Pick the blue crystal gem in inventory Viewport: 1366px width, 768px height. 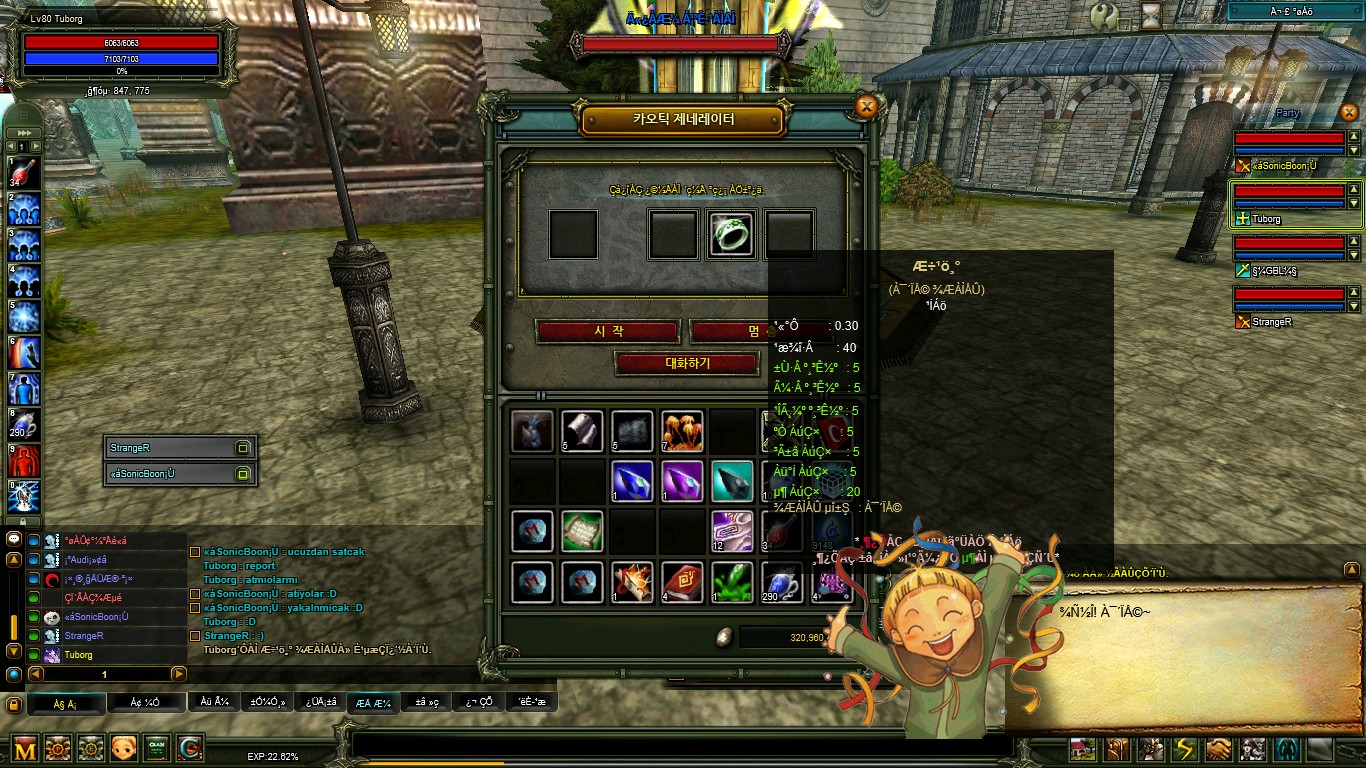pyautogui.click(x=632, y=481)
